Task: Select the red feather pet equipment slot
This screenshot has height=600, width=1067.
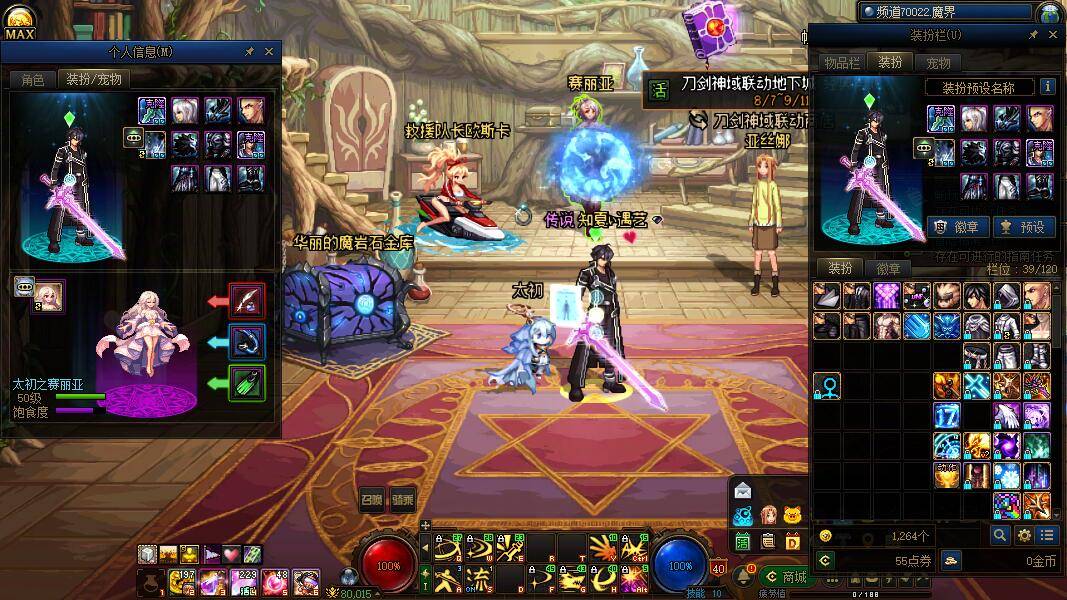Action: point(246,300)
